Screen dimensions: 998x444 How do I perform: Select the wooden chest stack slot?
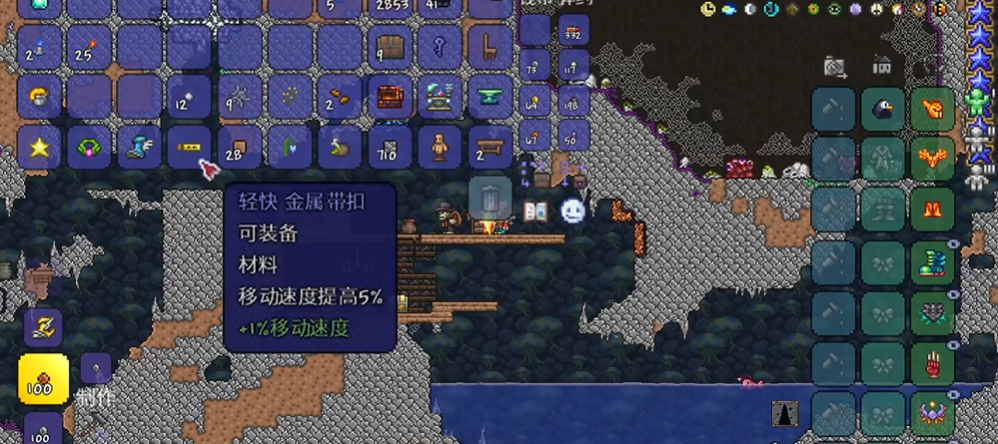click(x=390, y=46)
